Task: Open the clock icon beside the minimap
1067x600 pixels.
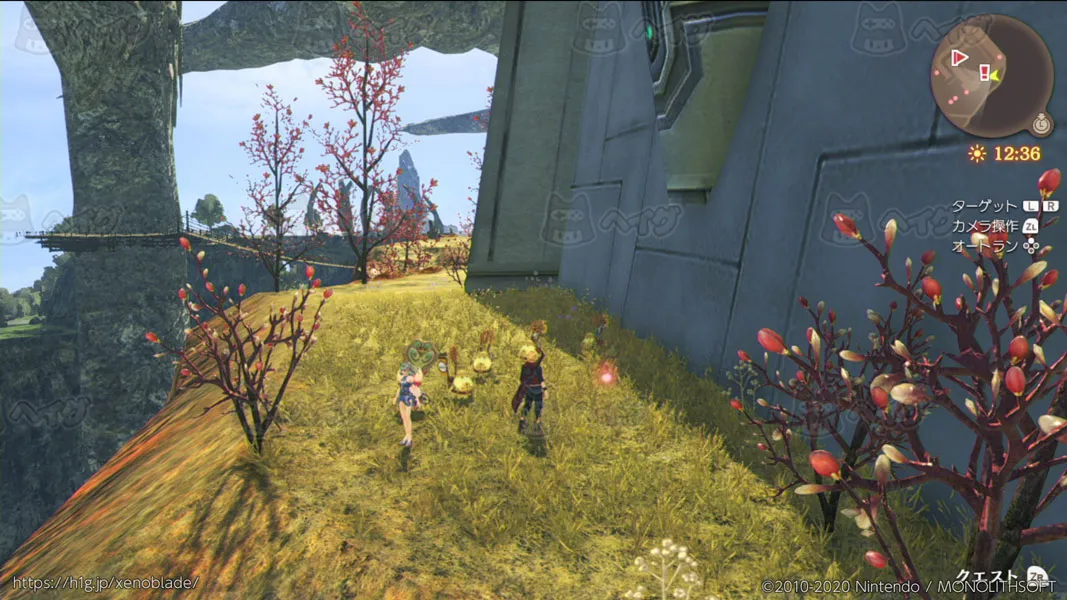Action: 1040,125
